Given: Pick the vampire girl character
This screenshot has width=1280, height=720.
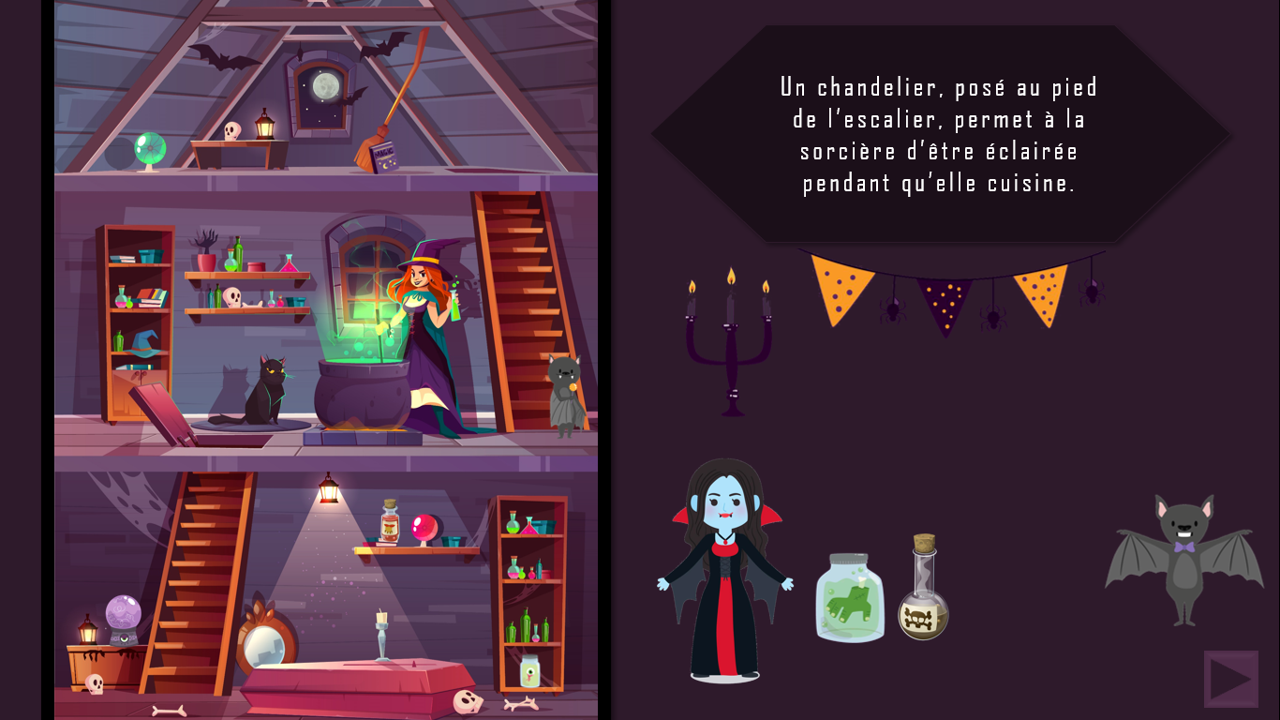Looking at the screenshot, I should pyautogui.click(x=725, y=570).
